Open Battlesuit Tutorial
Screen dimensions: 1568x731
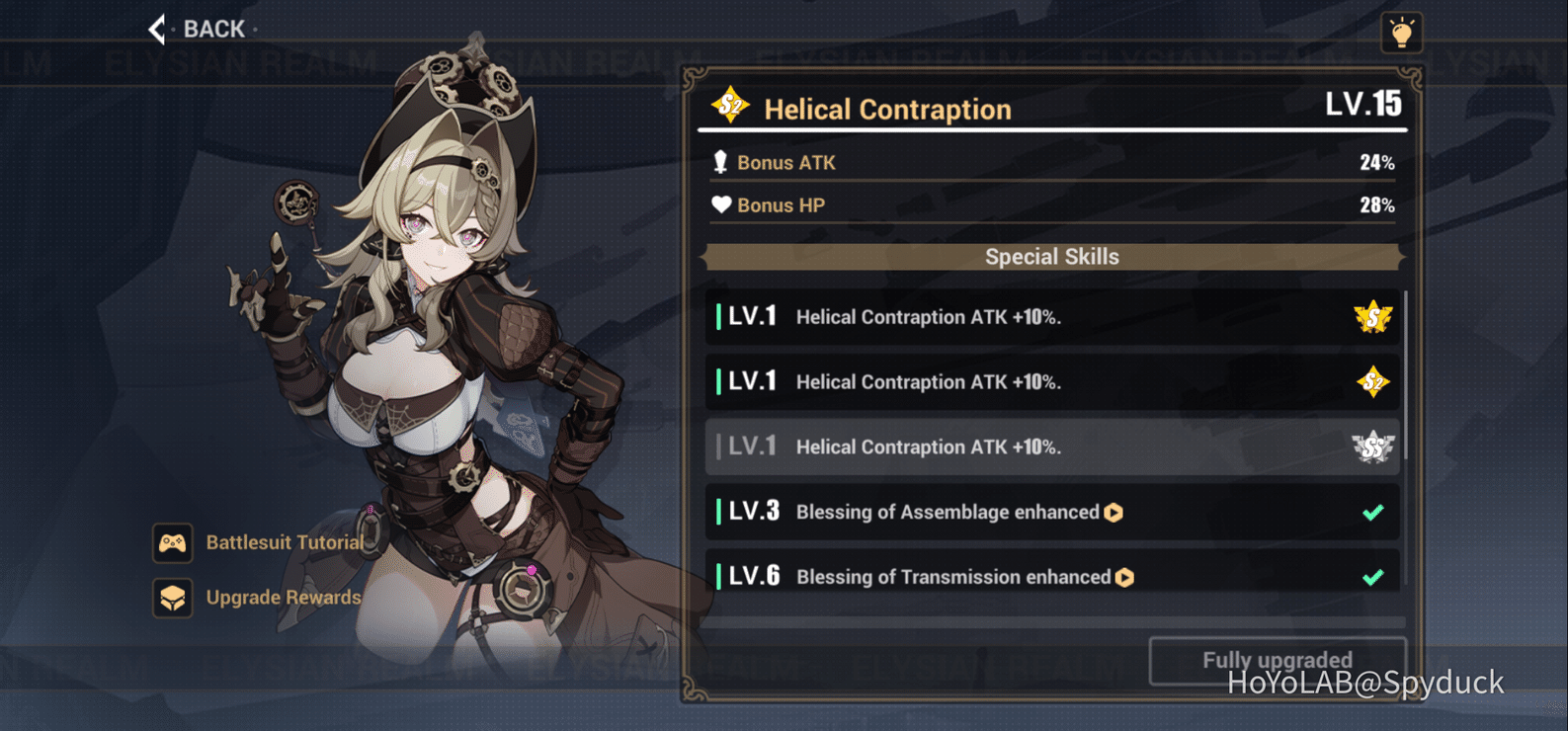tap(285, 541)
